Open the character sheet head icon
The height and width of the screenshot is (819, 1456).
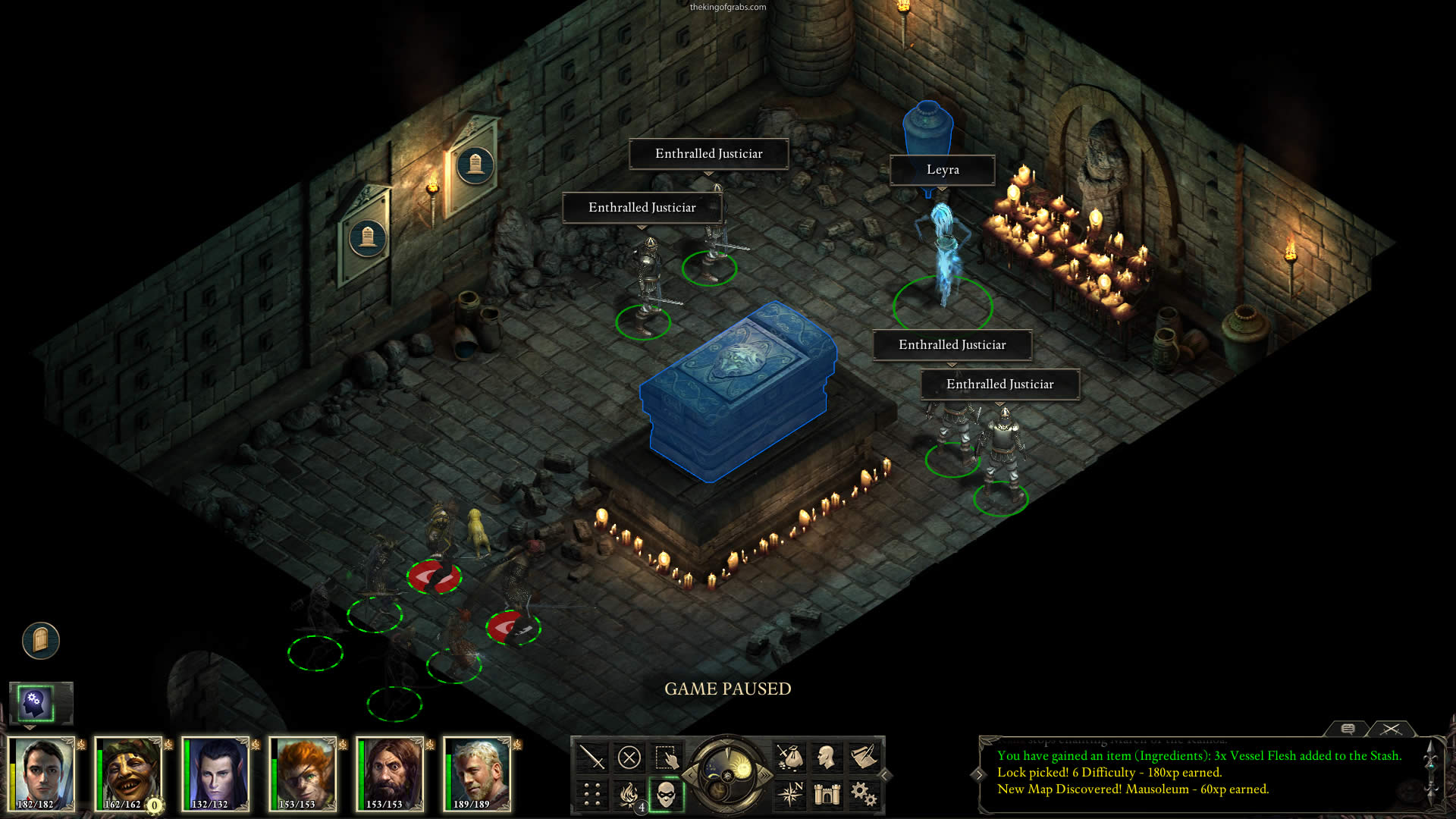[827, 757]
